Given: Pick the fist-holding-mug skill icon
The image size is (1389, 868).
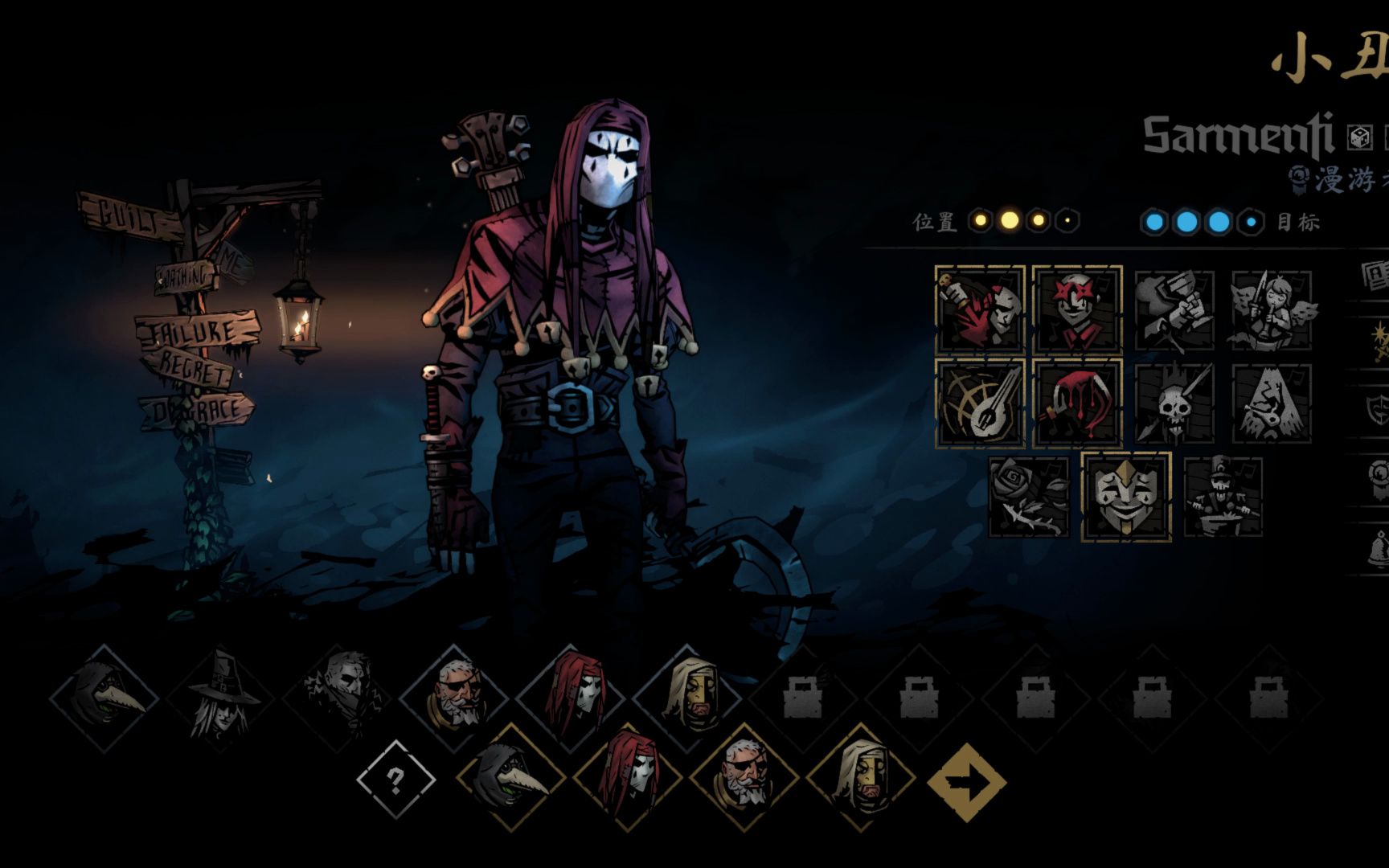Looking at the screenshot, I should [1174, 311].
